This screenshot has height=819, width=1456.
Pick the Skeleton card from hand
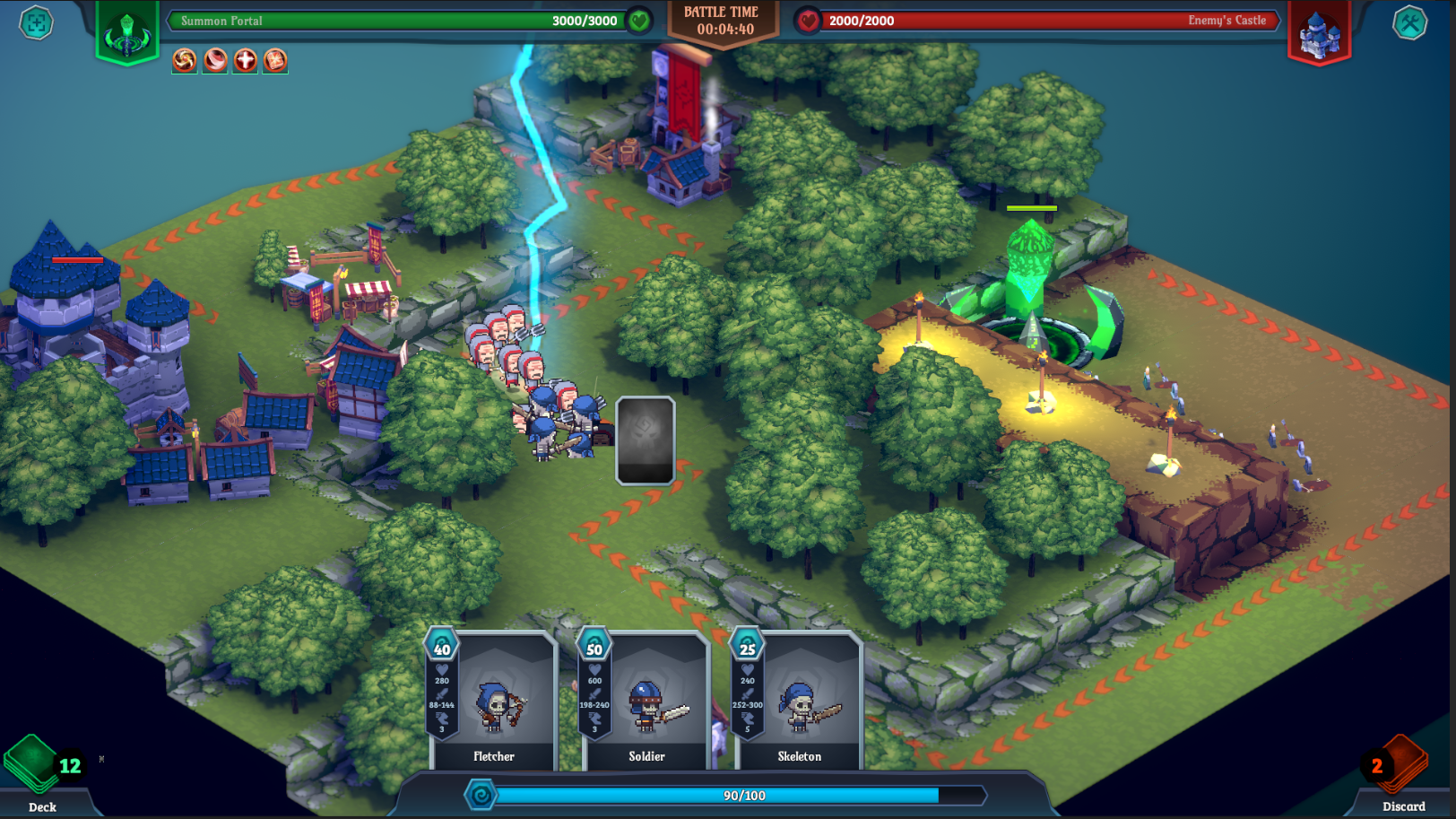point(799,701)
